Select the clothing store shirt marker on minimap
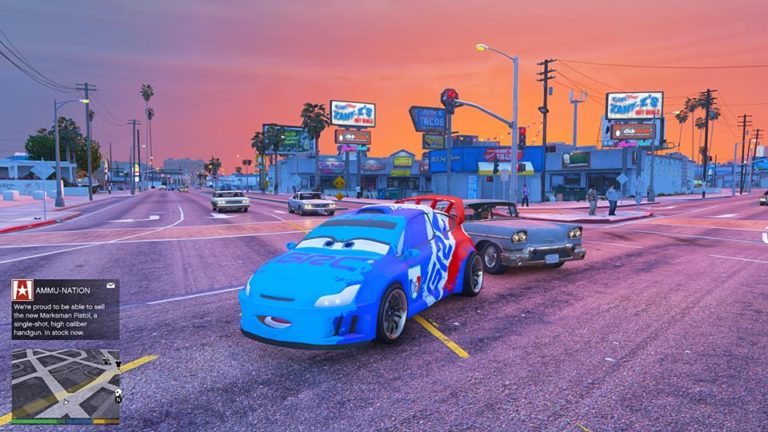 (117, 362)
